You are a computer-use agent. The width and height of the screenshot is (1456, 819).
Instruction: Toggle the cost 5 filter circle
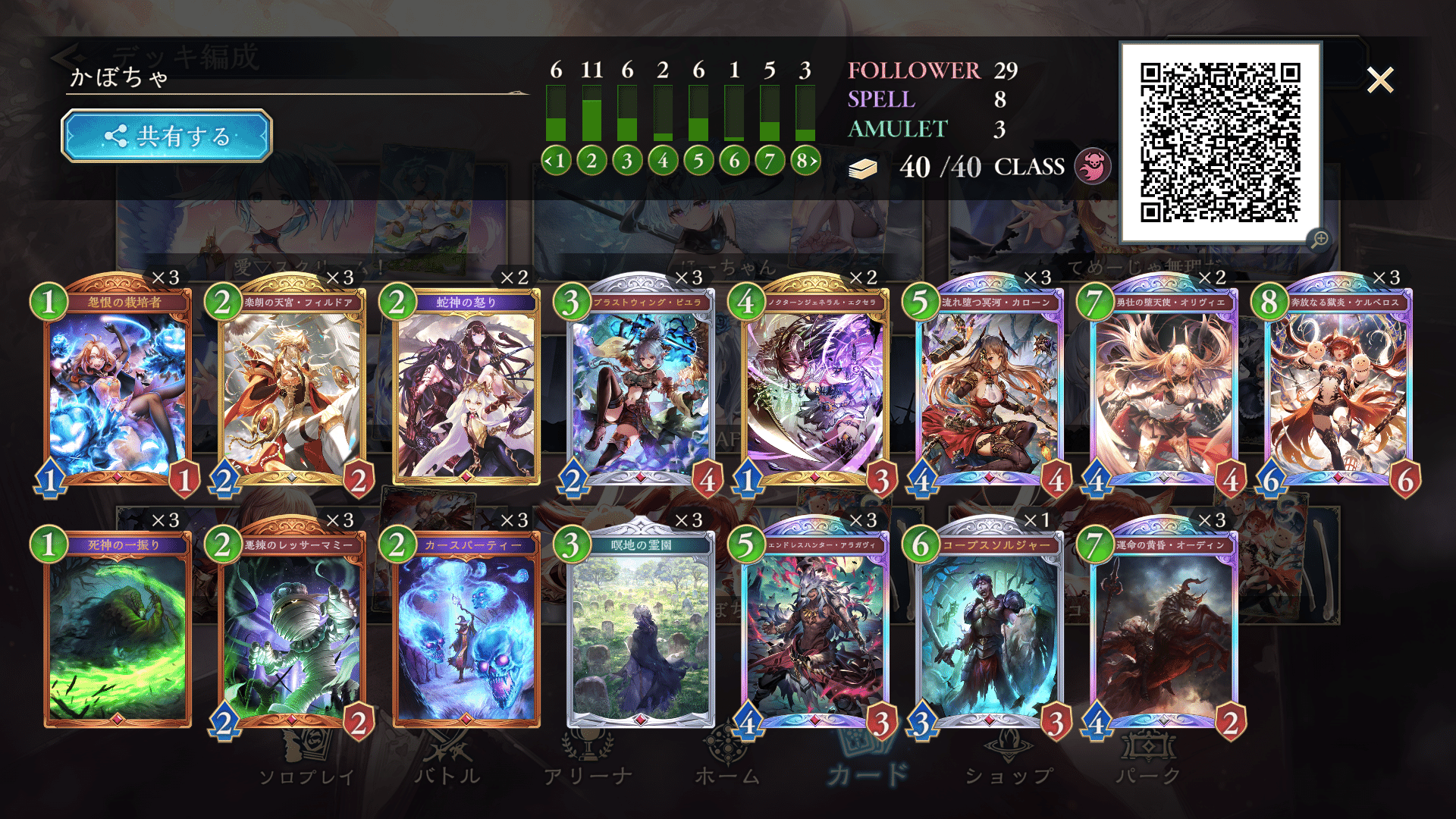(698, 160)
